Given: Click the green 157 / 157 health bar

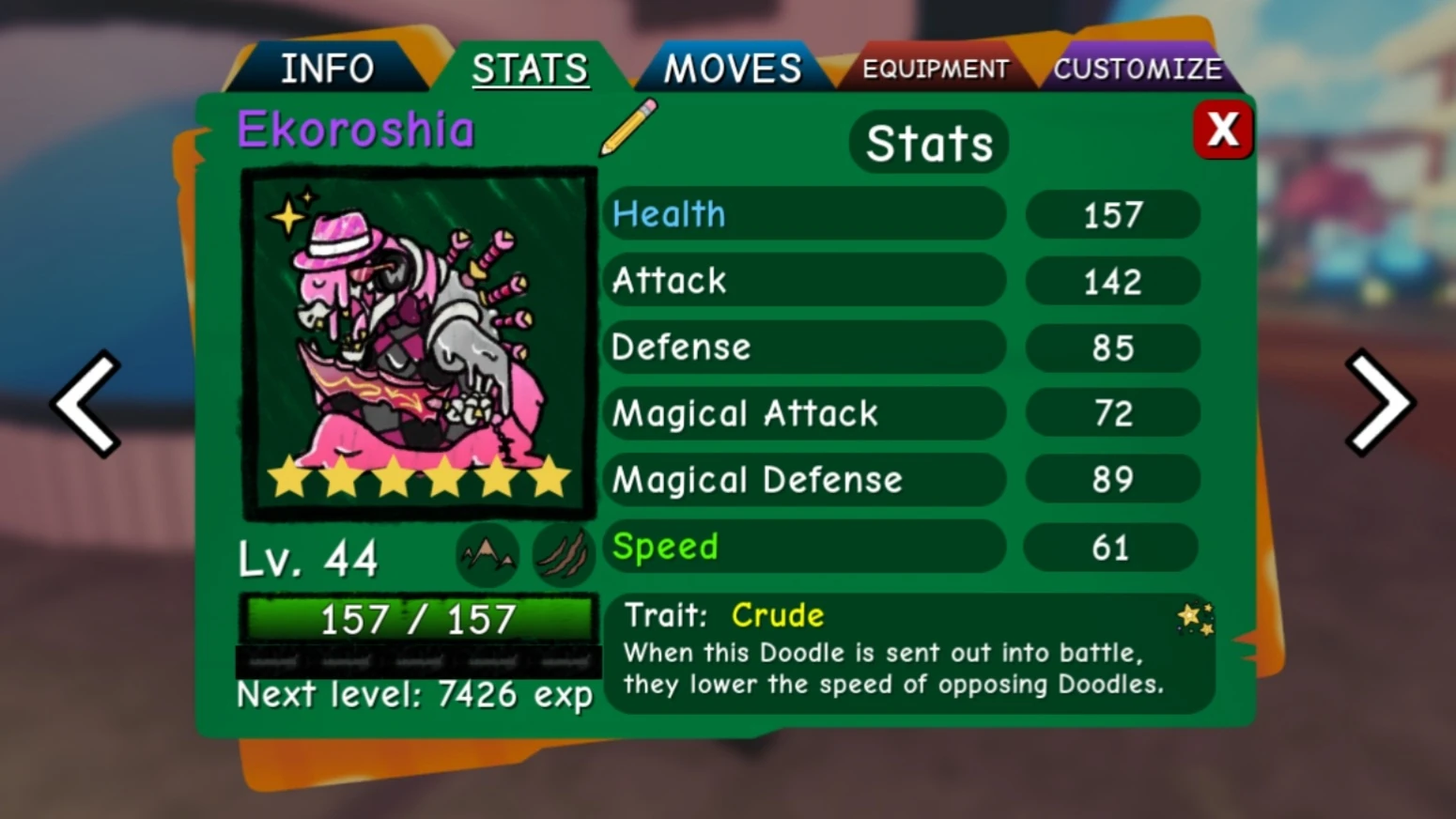Looking at the screenshot, I should pyautogui.click(x=419, y=618).
